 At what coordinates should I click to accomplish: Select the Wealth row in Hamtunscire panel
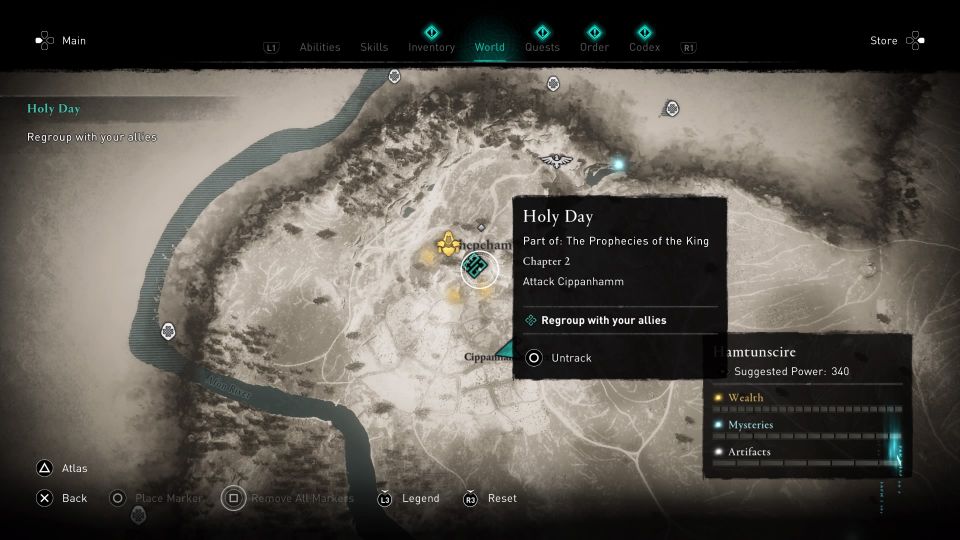[806, 398]
